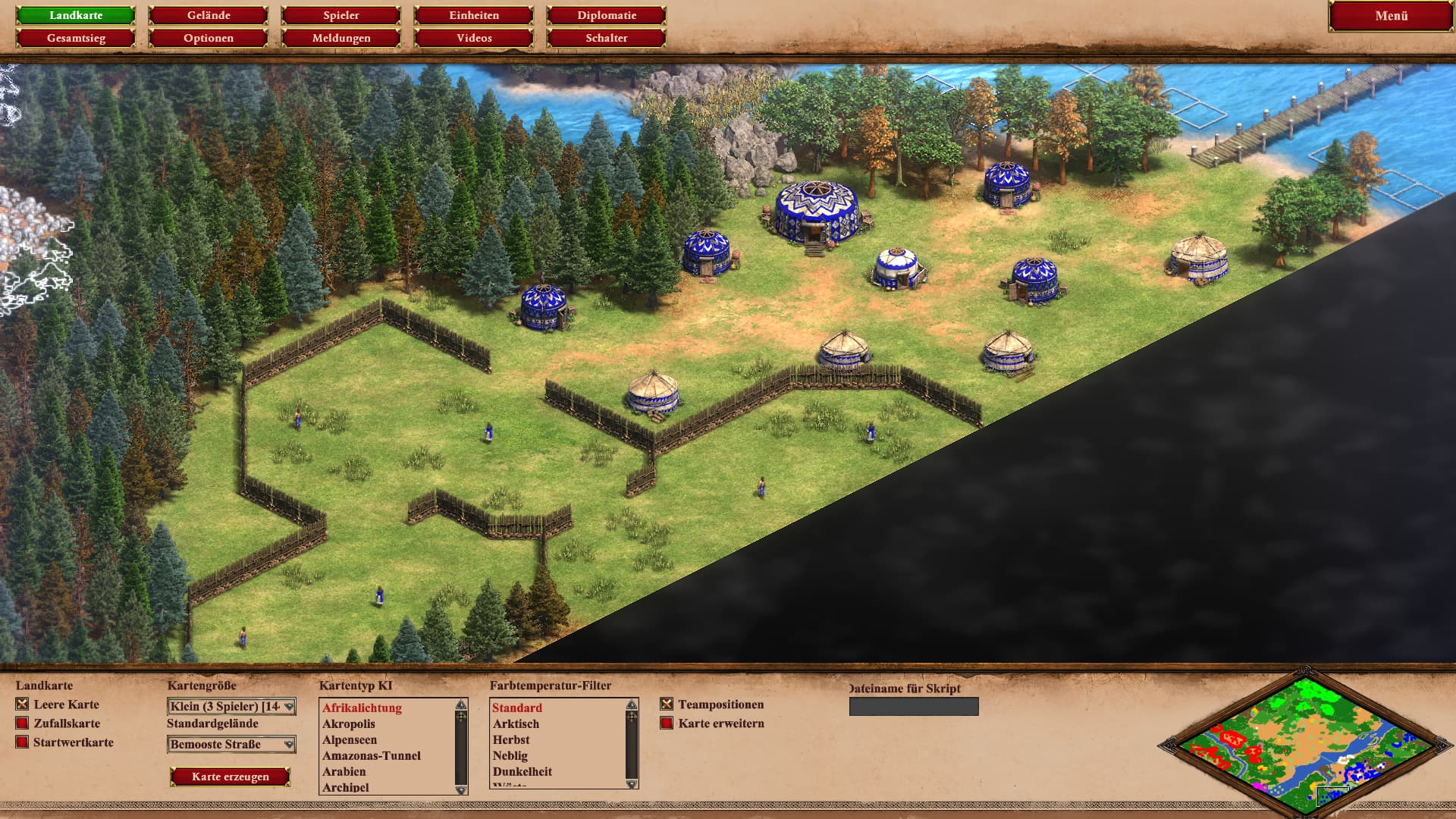Open the Schalter tab
The width and height of the screenshot is (1456, 819).
607,38
